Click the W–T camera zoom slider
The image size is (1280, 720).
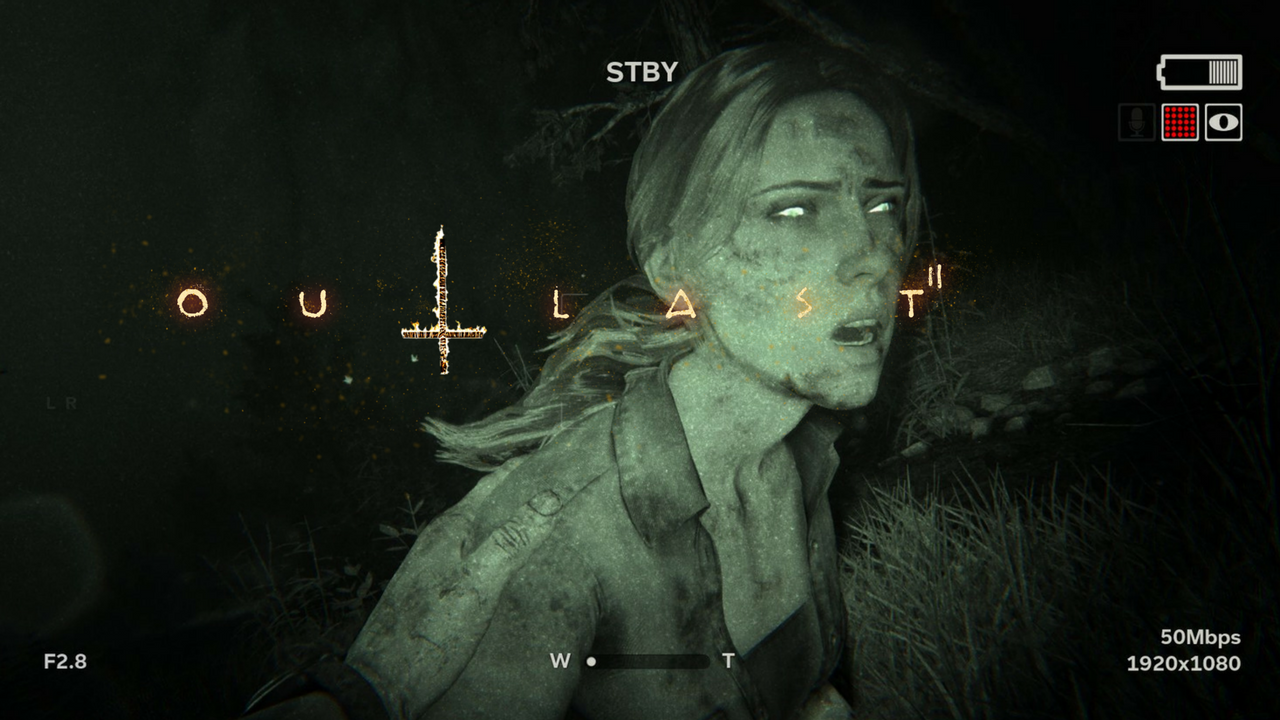point(646,661)
